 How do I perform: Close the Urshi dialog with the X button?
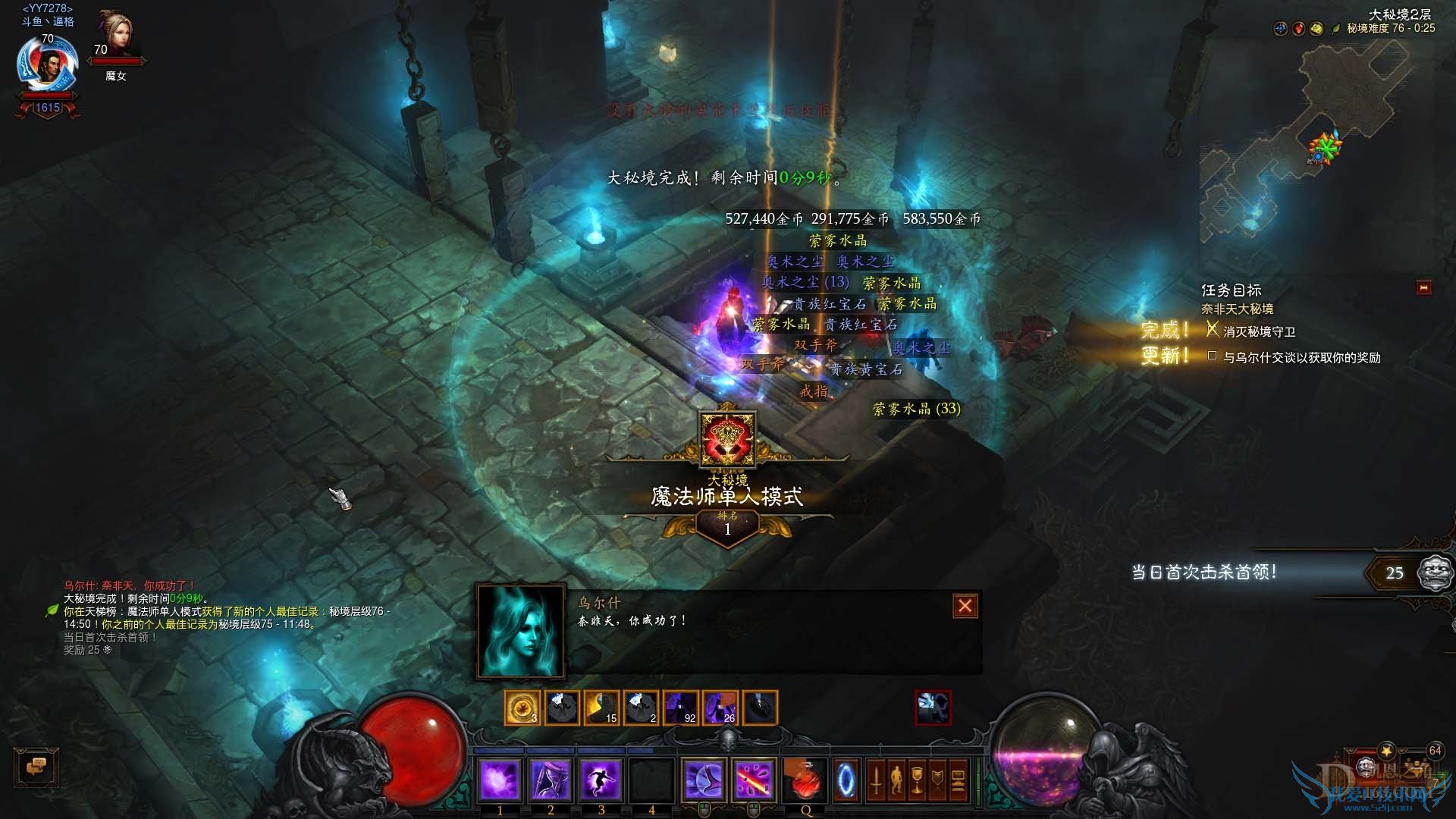965,605
